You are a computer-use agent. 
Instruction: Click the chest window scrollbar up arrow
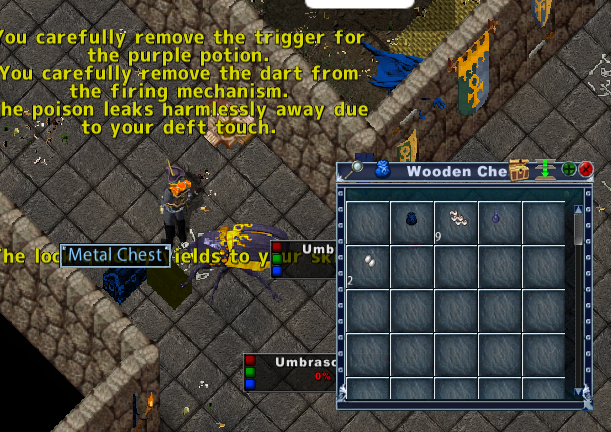pos(578,210)
